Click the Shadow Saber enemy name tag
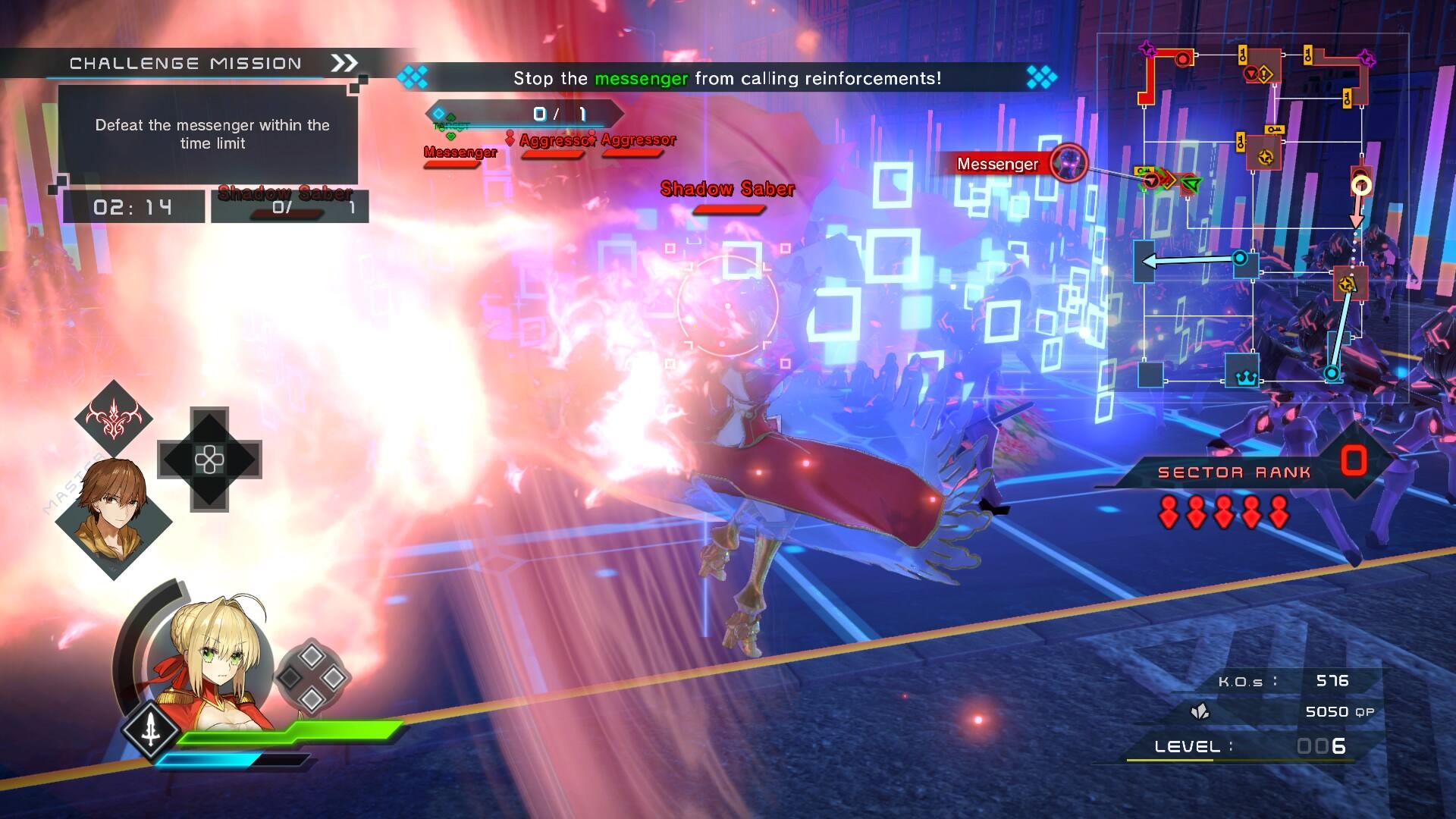This screenshot has height=819, width=1456. (x=727, y=190)
